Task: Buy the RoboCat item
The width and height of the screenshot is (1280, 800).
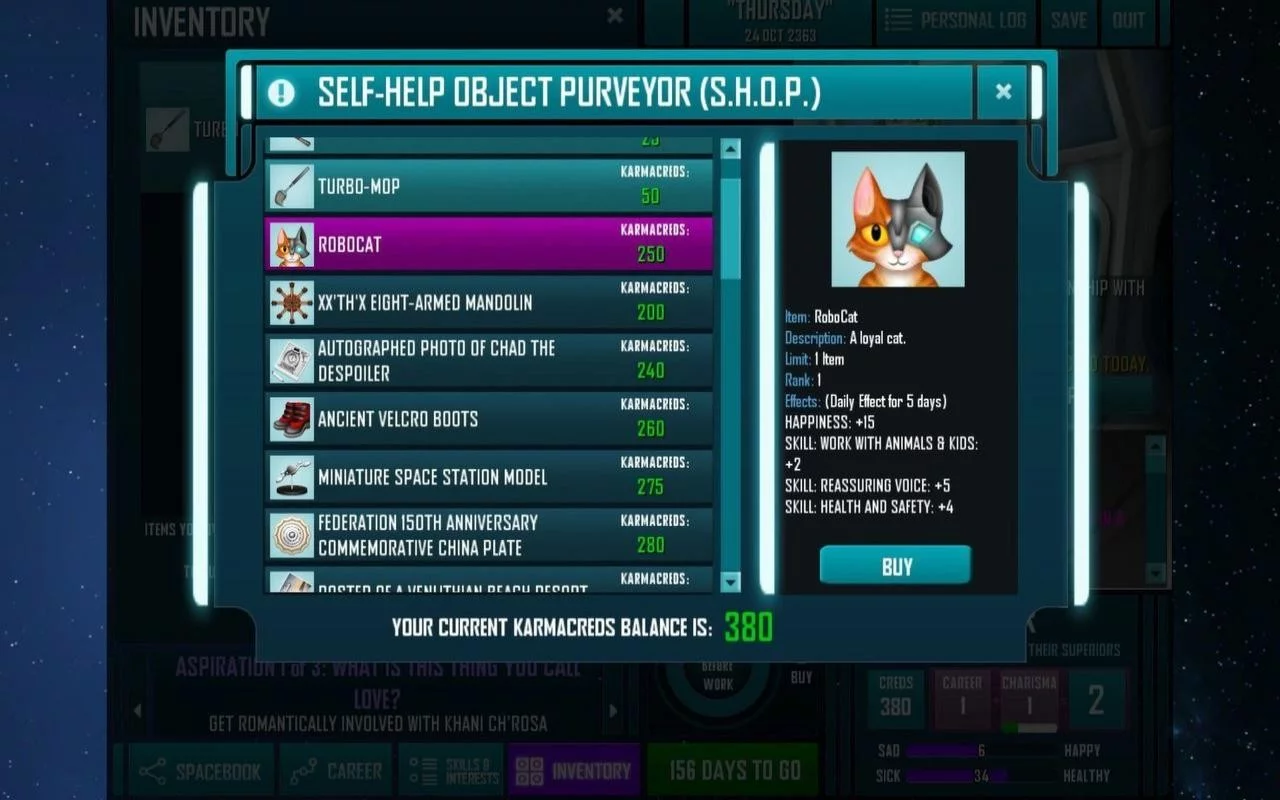Action: pos(895,566)
